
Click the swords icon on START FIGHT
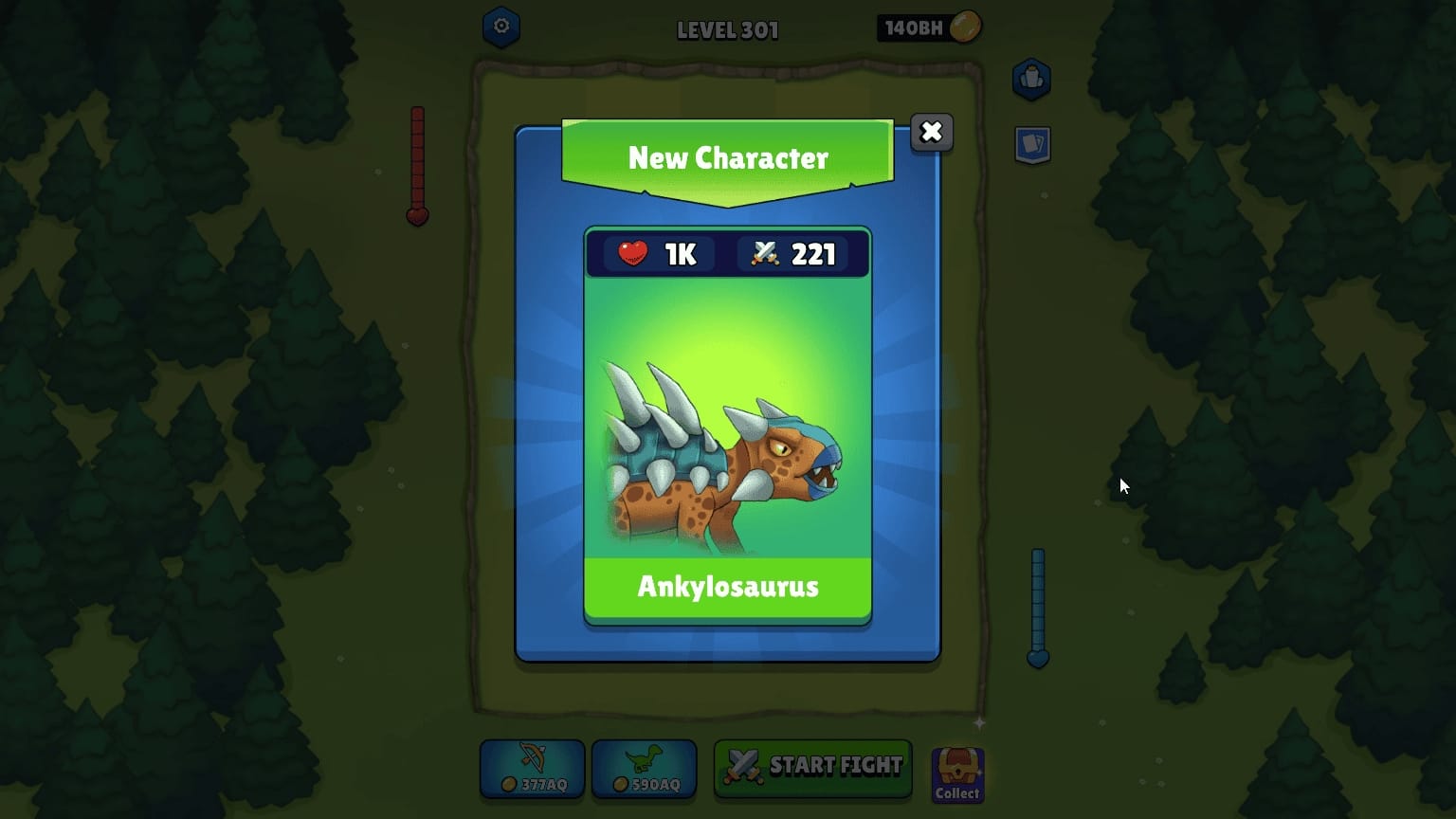[x=744, y=766]
